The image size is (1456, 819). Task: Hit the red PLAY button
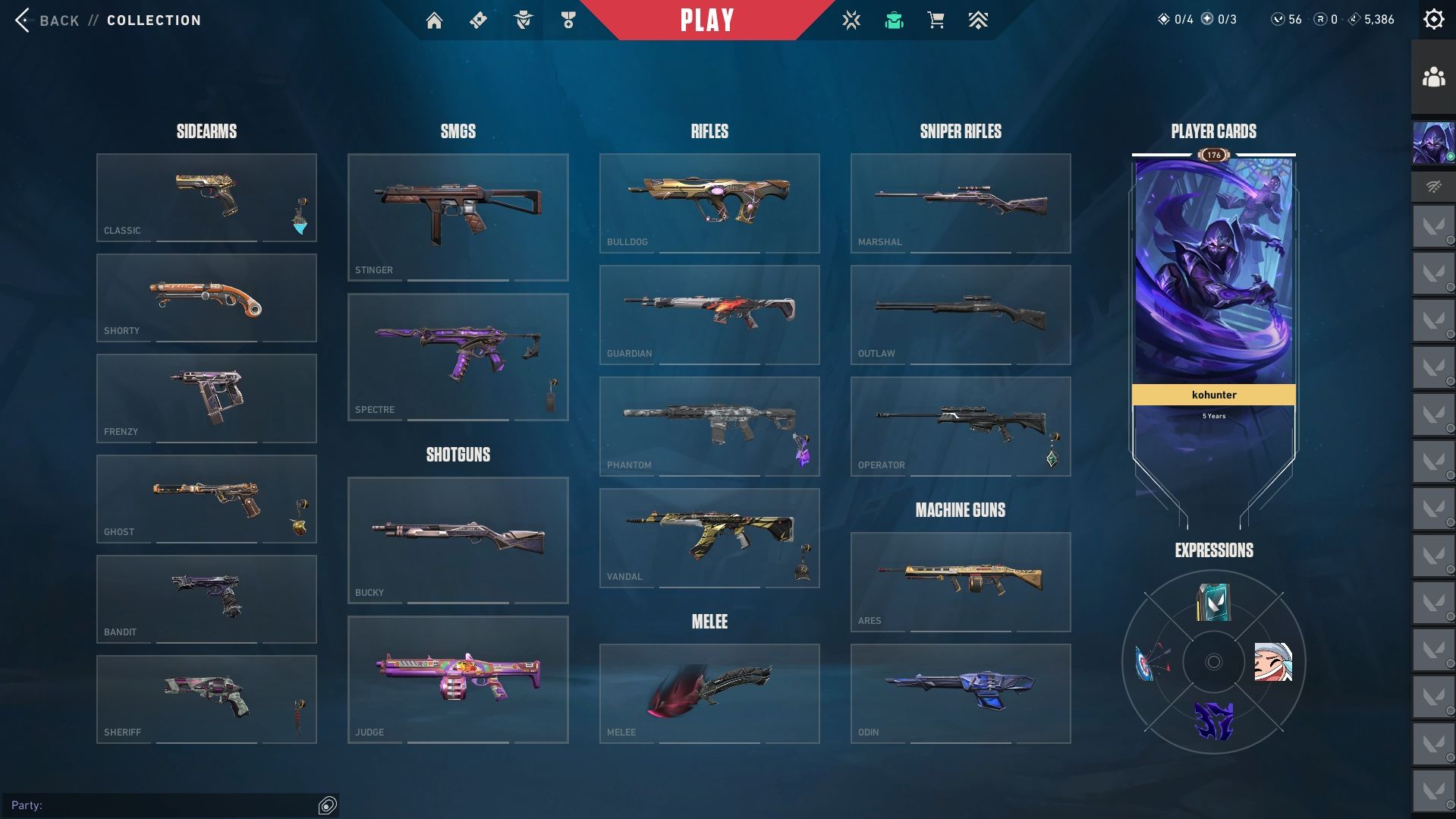pos(706,20)
